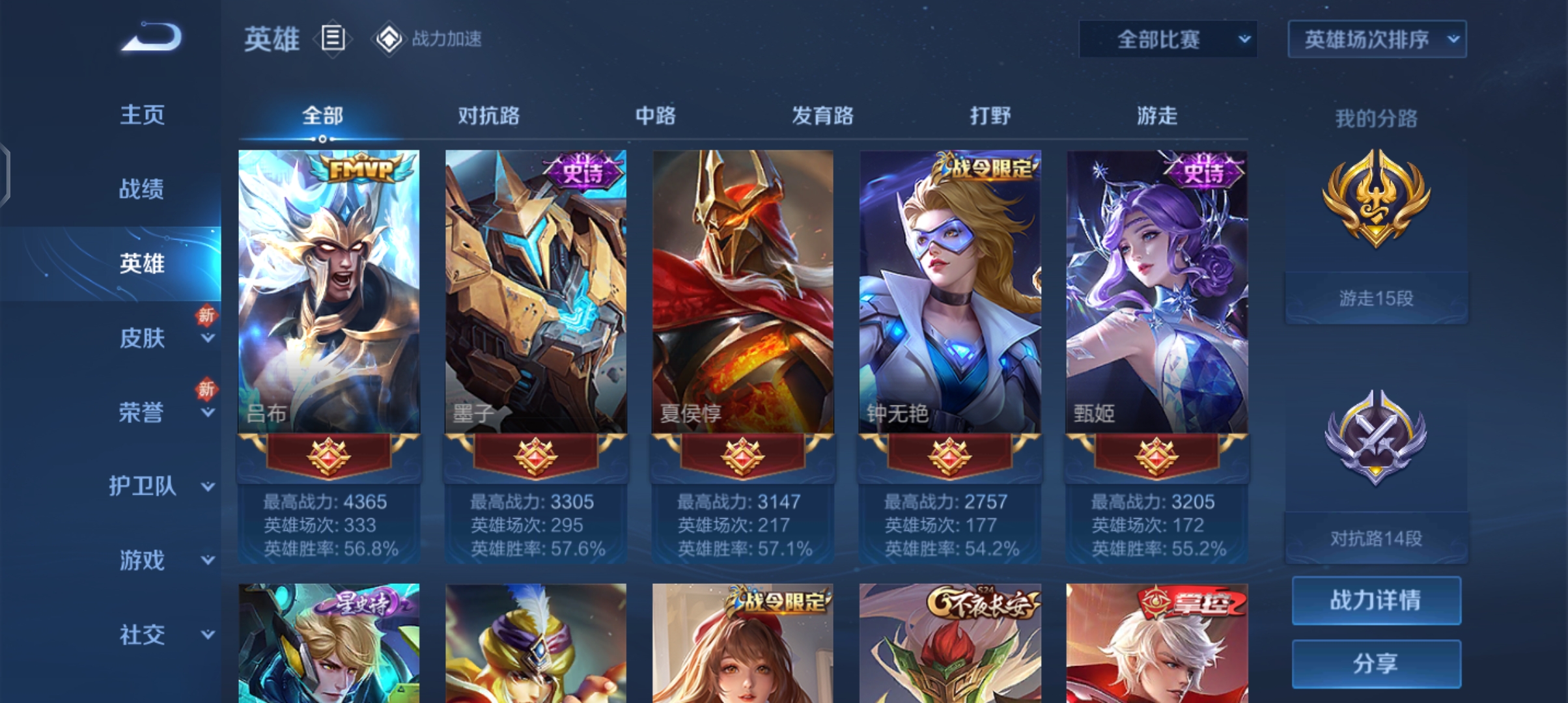This screenshot has width=1568, height=703.
Task: Click the 史诗 badge on 墨子's card
Action: coord(584,169)
